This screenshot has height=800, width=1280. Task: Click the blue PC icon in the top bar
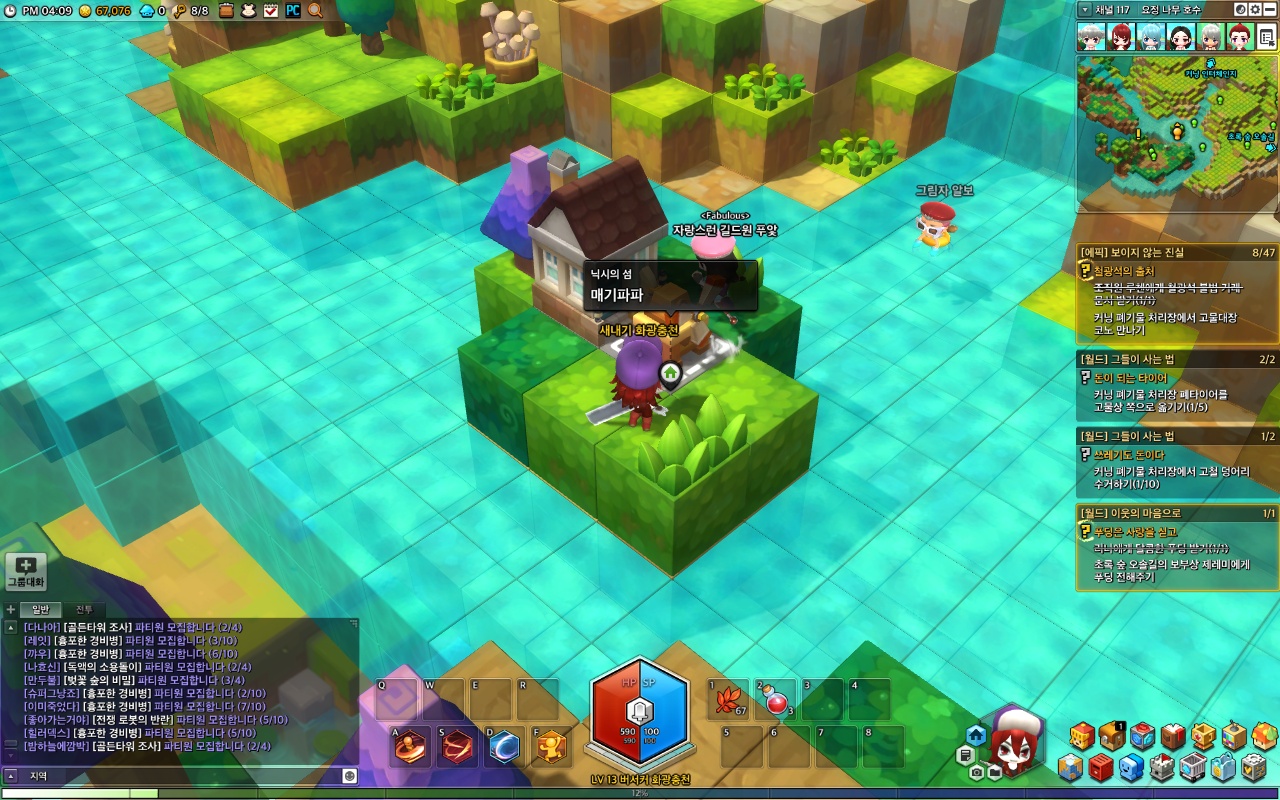293,10
